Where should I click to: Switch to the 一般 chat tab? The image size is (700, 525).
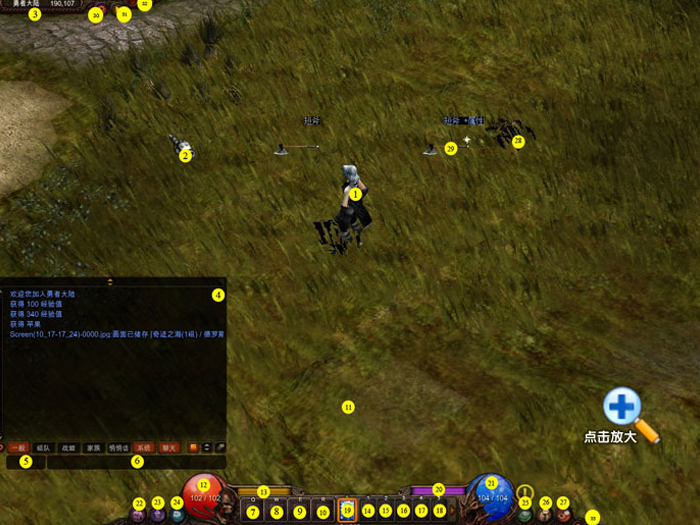(x=18, y=447)
